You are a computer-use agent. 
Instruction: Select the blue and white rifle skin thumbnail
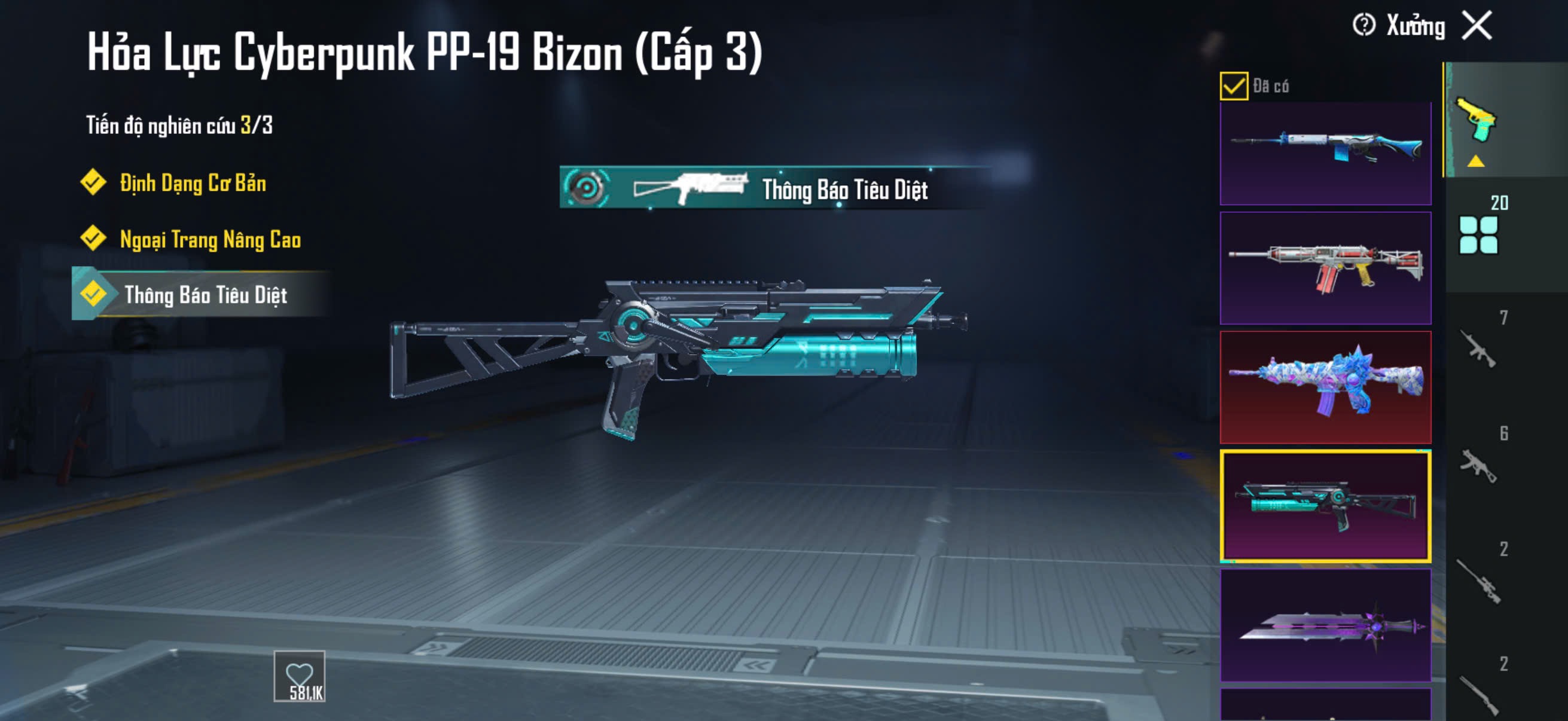[x=1325, y=152]
